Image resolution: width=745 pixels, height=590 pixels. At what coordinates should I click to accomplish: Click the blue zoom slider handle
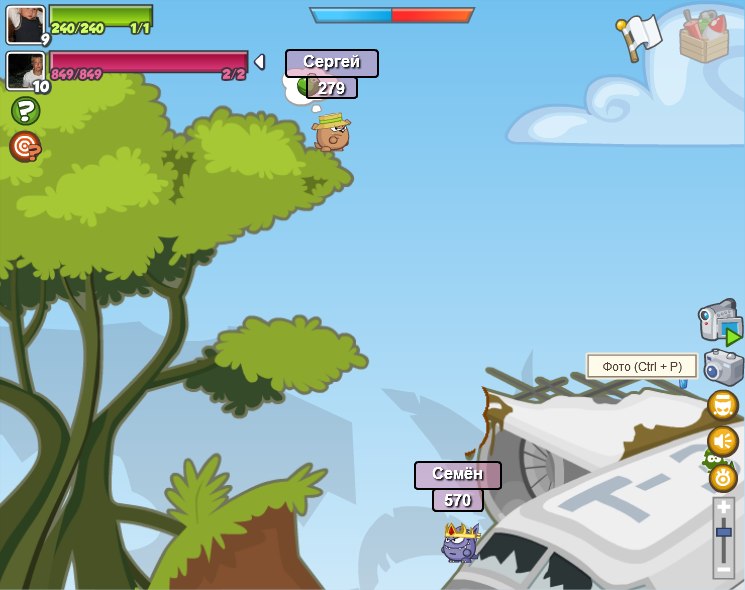click(723, 533)
